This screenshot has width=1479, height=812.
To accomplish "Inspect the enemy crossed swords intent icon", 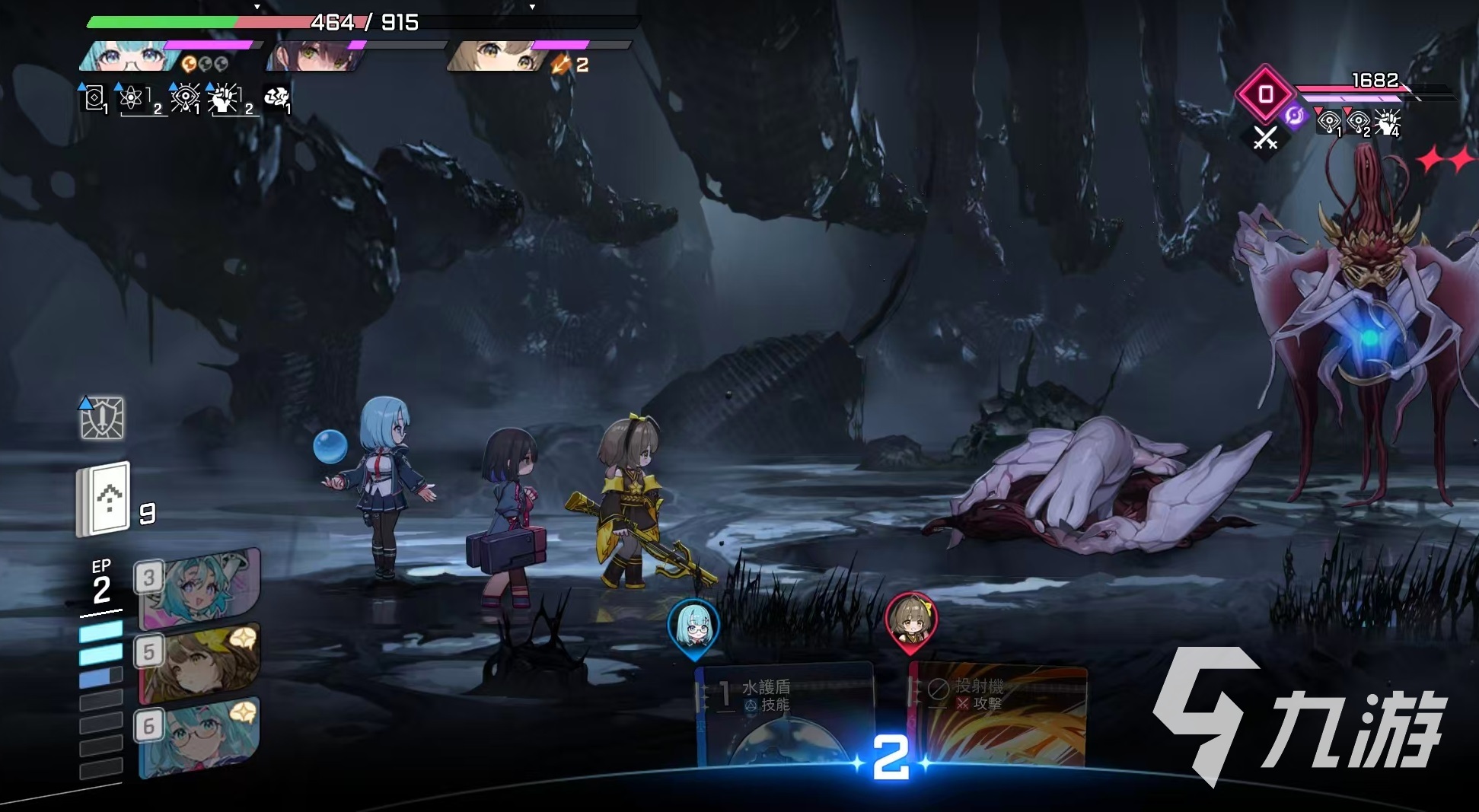I will tap(1265, 138).
